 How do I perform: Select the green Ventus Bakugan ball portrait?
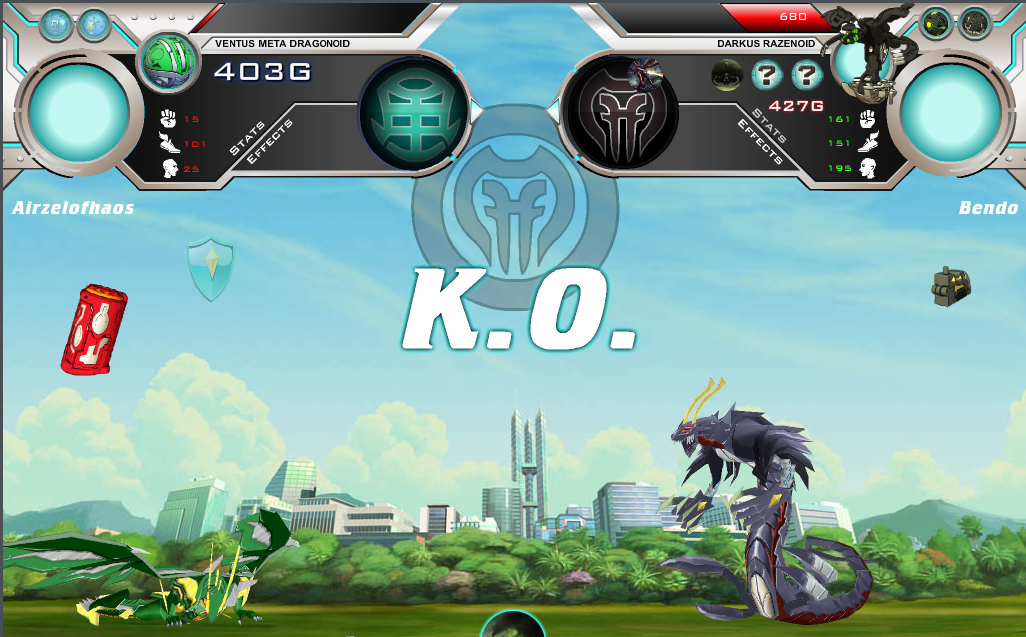[168, 62]
